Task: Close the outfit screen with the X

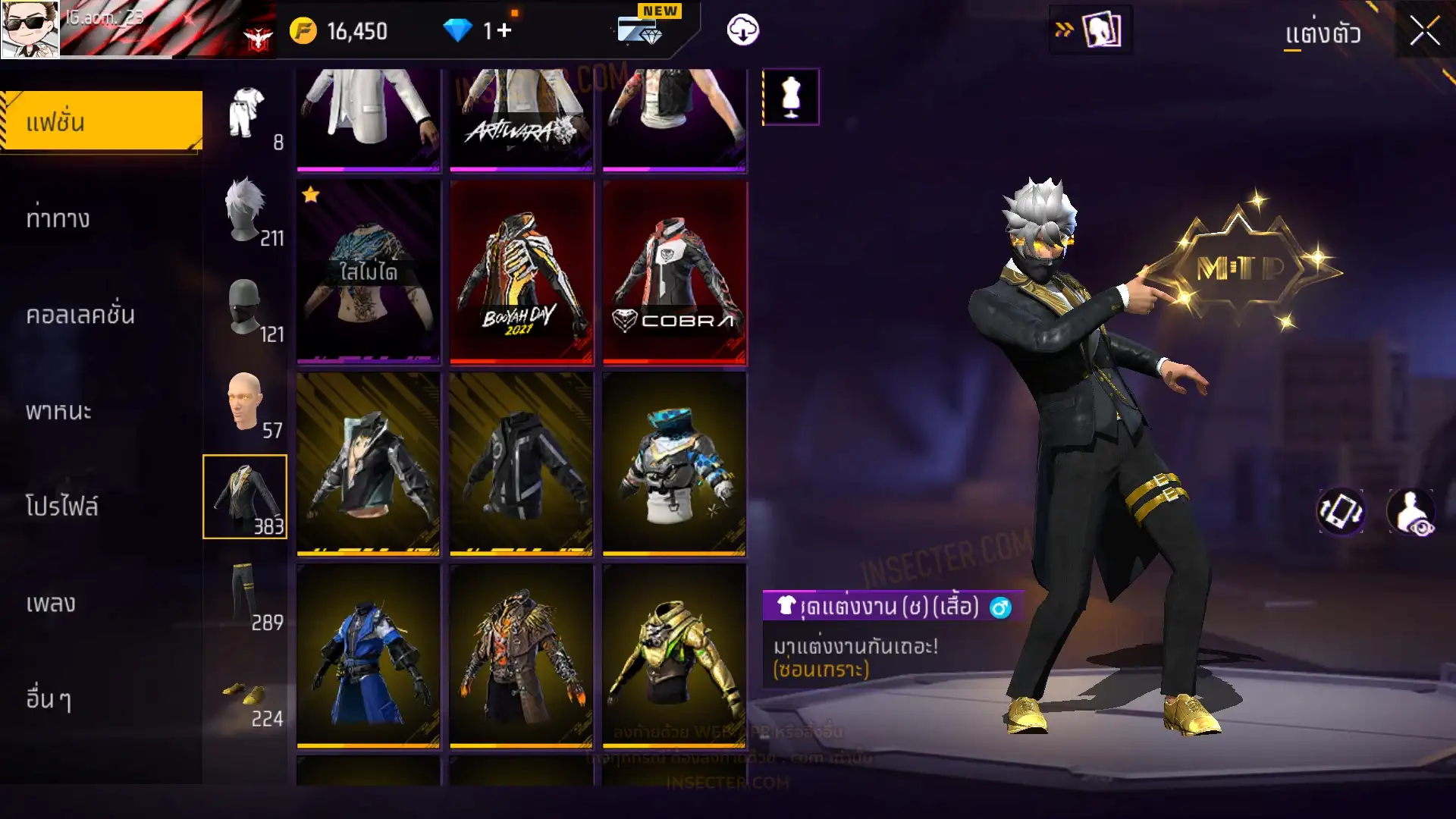Action: [x=1424, y=32]
